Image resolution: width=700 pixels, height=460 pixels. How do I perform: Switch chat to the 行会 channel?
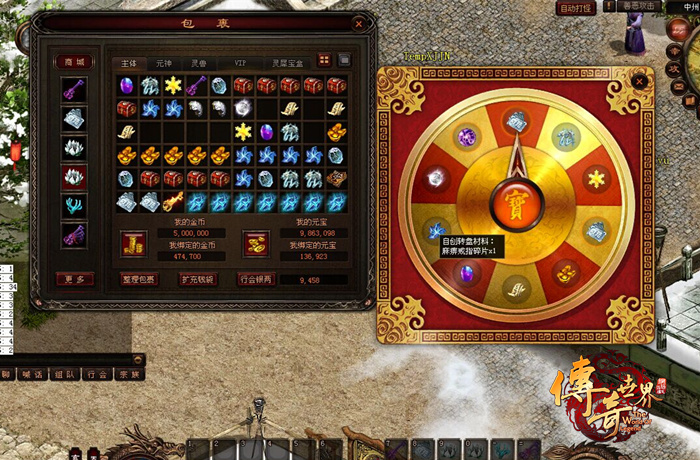click(97, 374)
